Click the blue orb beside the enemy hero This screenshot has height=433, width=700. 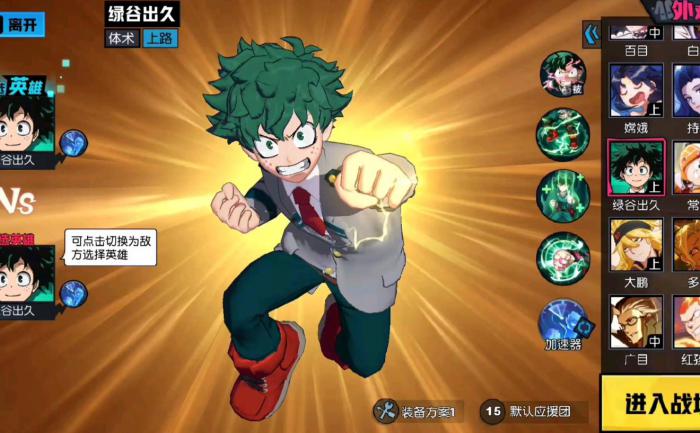(73, 293)
